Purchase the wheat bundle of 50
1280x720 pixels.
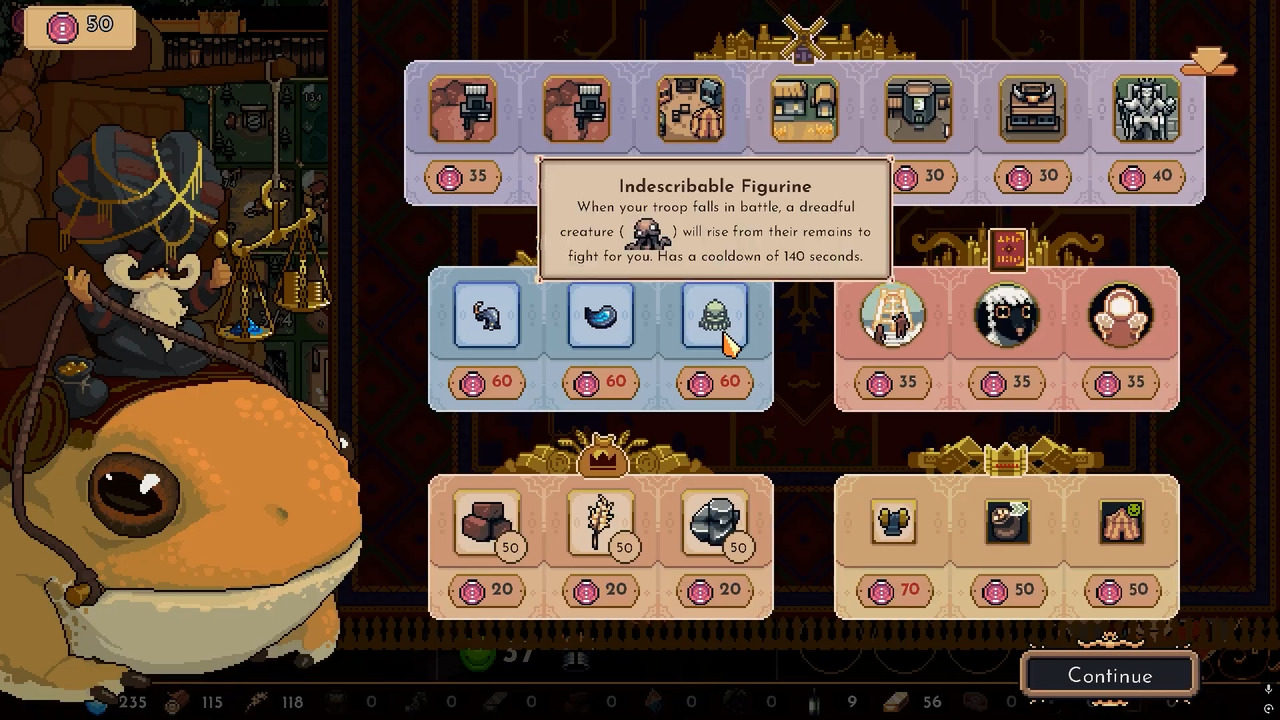pos(600,522)
